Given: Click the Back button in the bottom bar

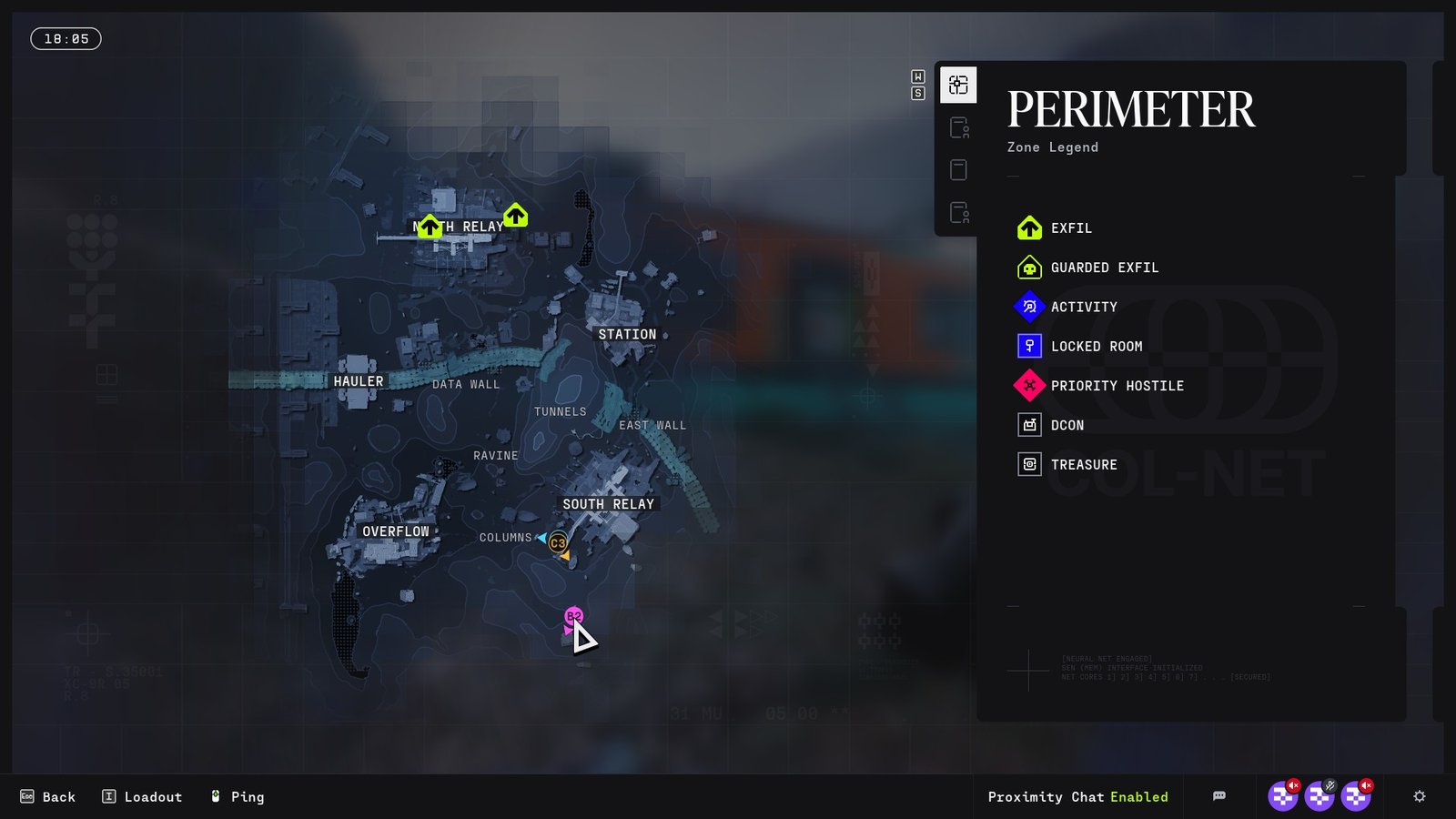Looking at the screenshot, I should 50,796.
